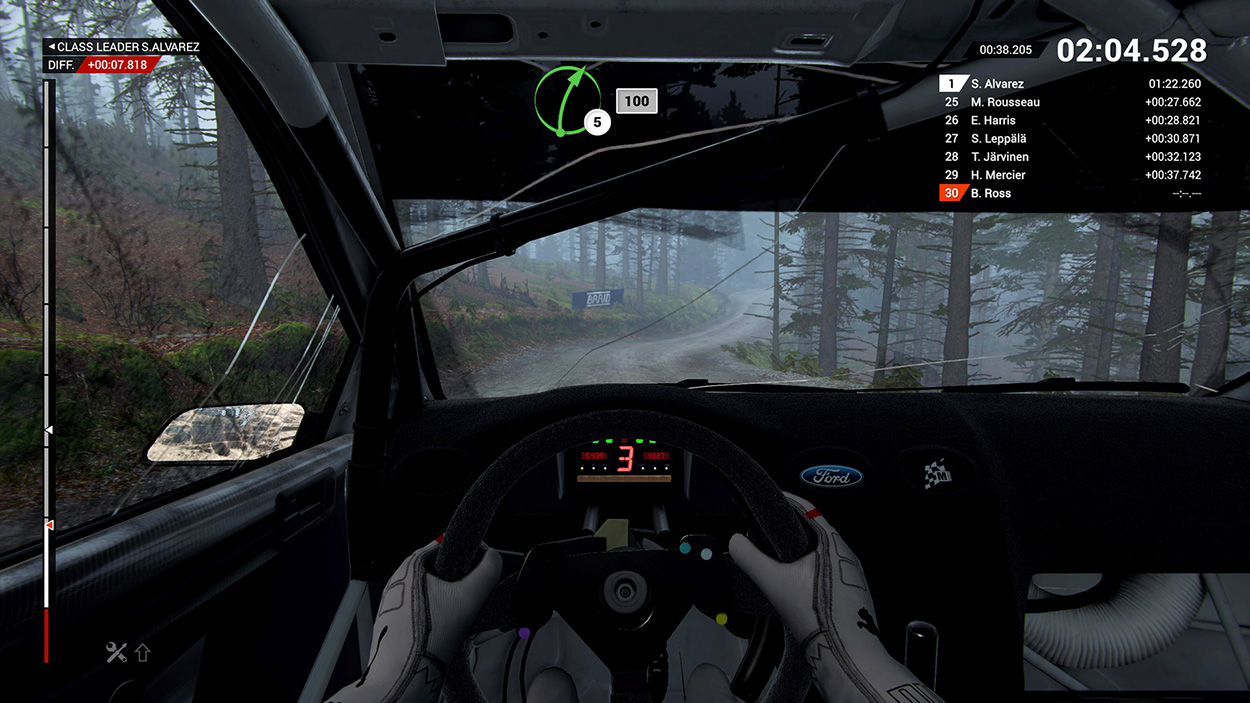Choose M. Rousseau in the standings
1250x703 pixels.
tap(1070, 102)
